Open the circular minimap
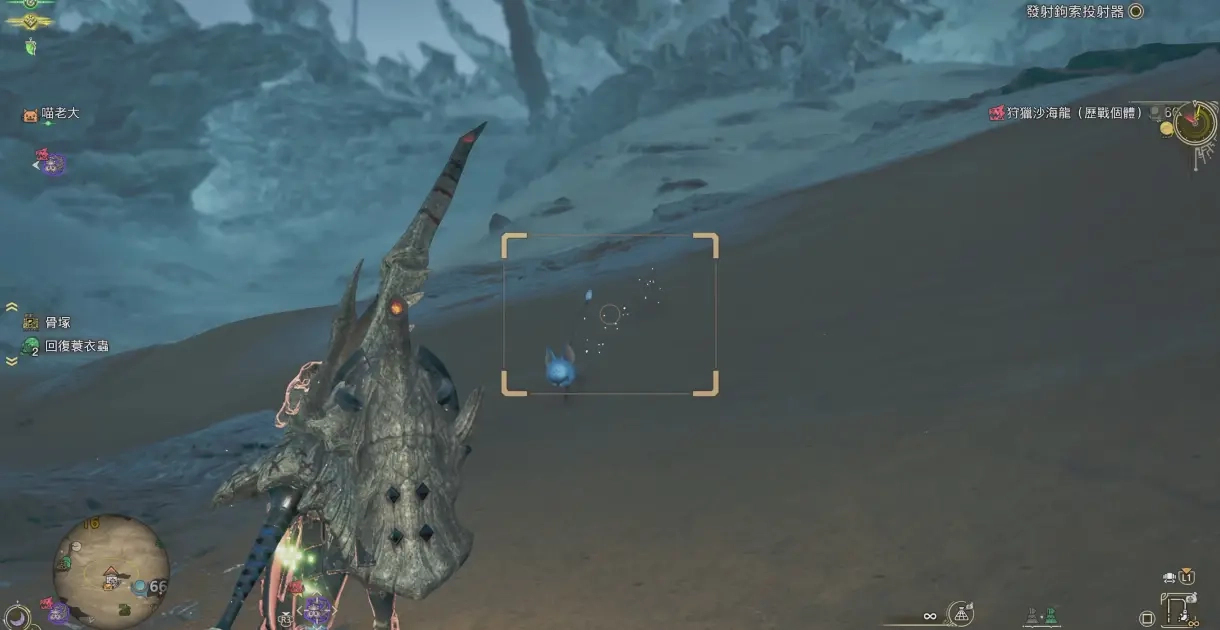Viewport: 1220px width, 630px height. click(110, 571)
